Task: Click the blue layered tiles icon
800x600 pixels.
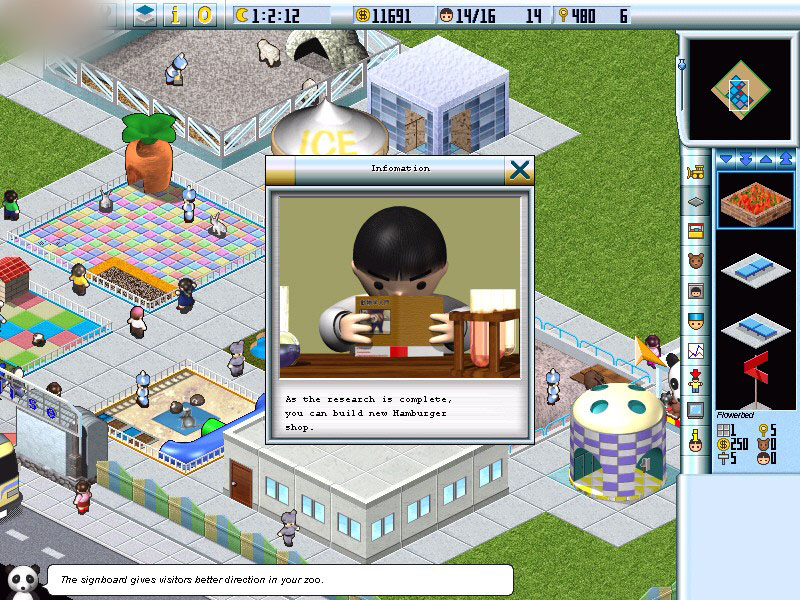Action: pyautogui.click(x=145, y=15)
